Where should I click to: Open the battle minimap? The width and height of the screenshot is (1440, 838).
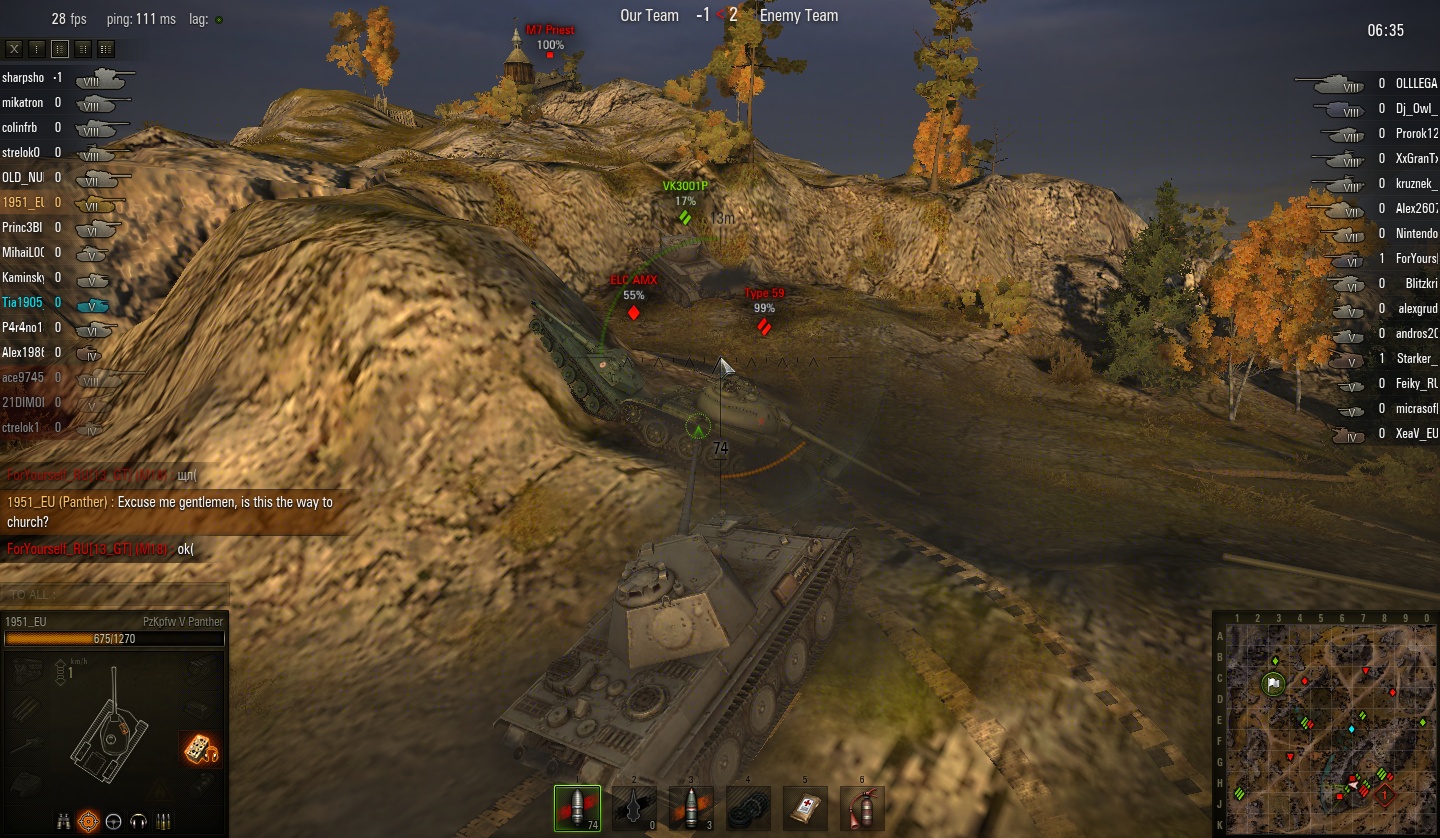[1325, 722]
